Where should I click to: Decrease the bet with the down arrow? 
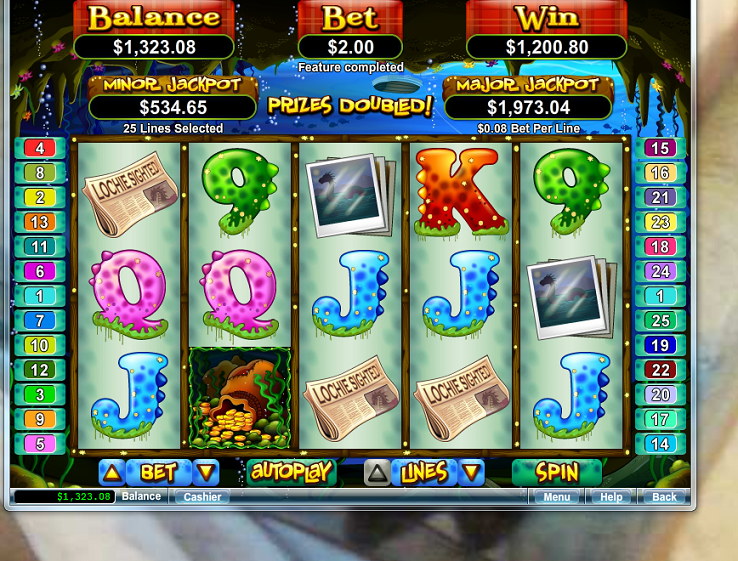point(206,472)
